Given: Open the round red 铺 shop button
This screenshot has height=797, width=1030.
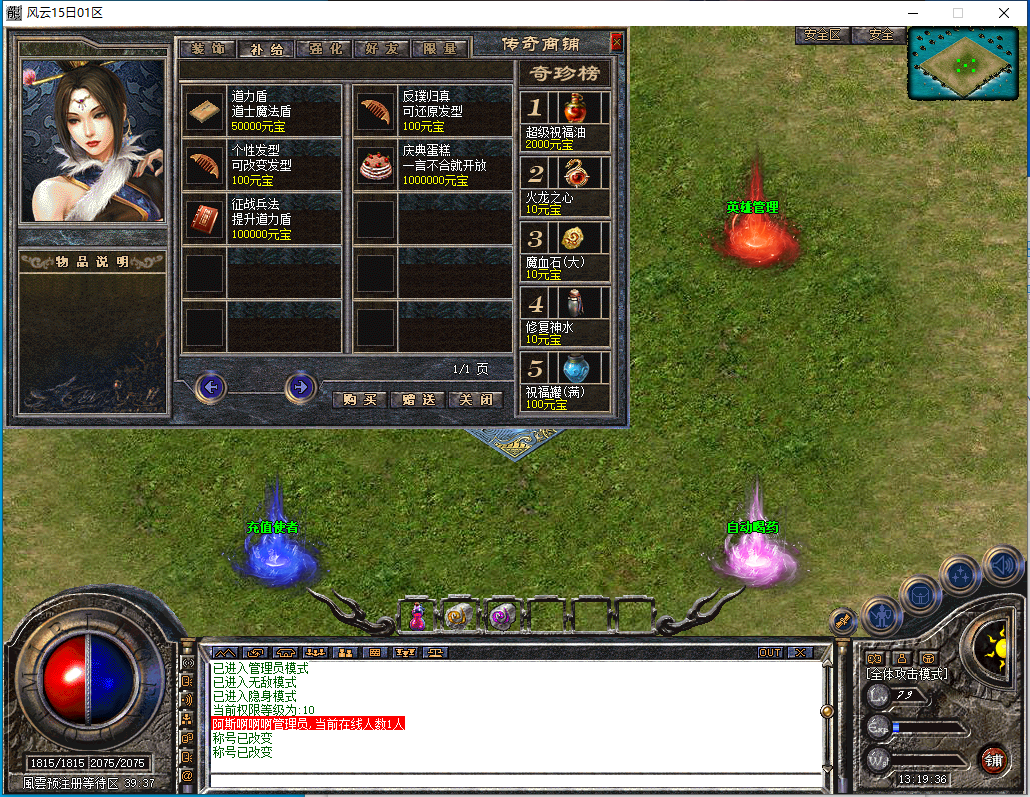Looking at the screenshot, I should tap(993, 759).
